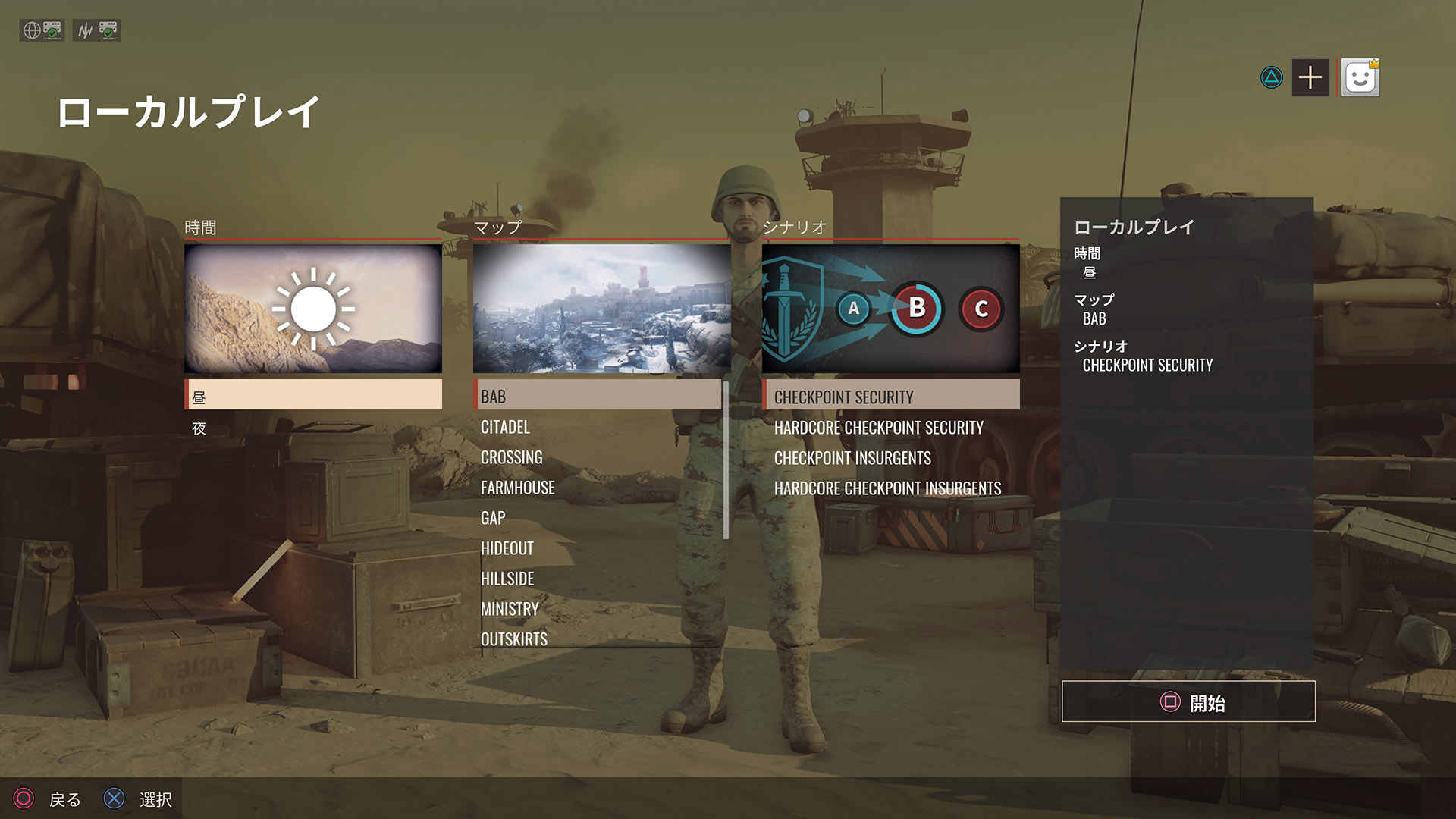Start the match with 開始 button
Screen dimensions: 1456x819
[x=1188, y=702]
